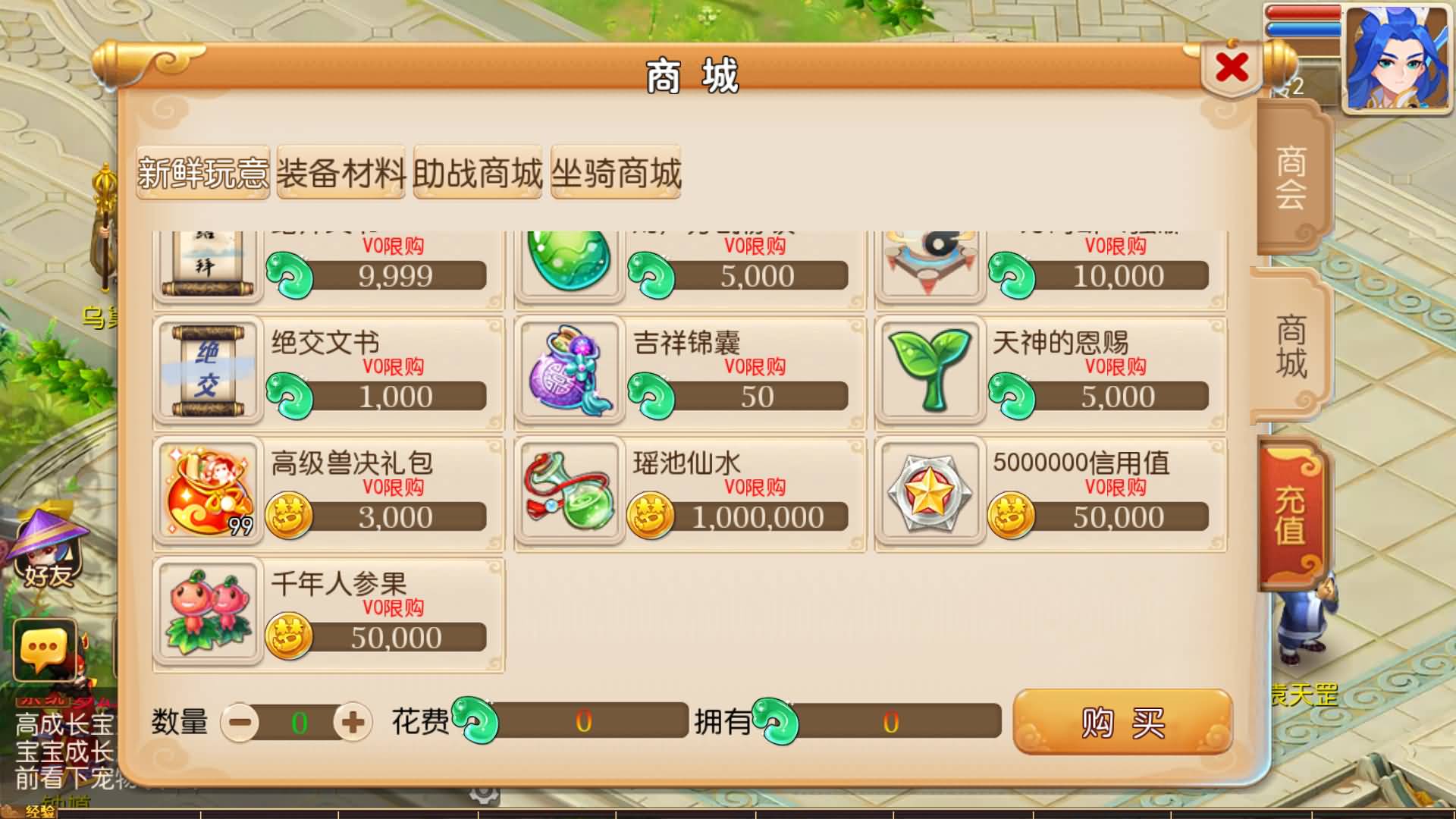1456x819 pixels.
Task: Switch to the 装备材料 category
Action: click(x=341, y=174)
